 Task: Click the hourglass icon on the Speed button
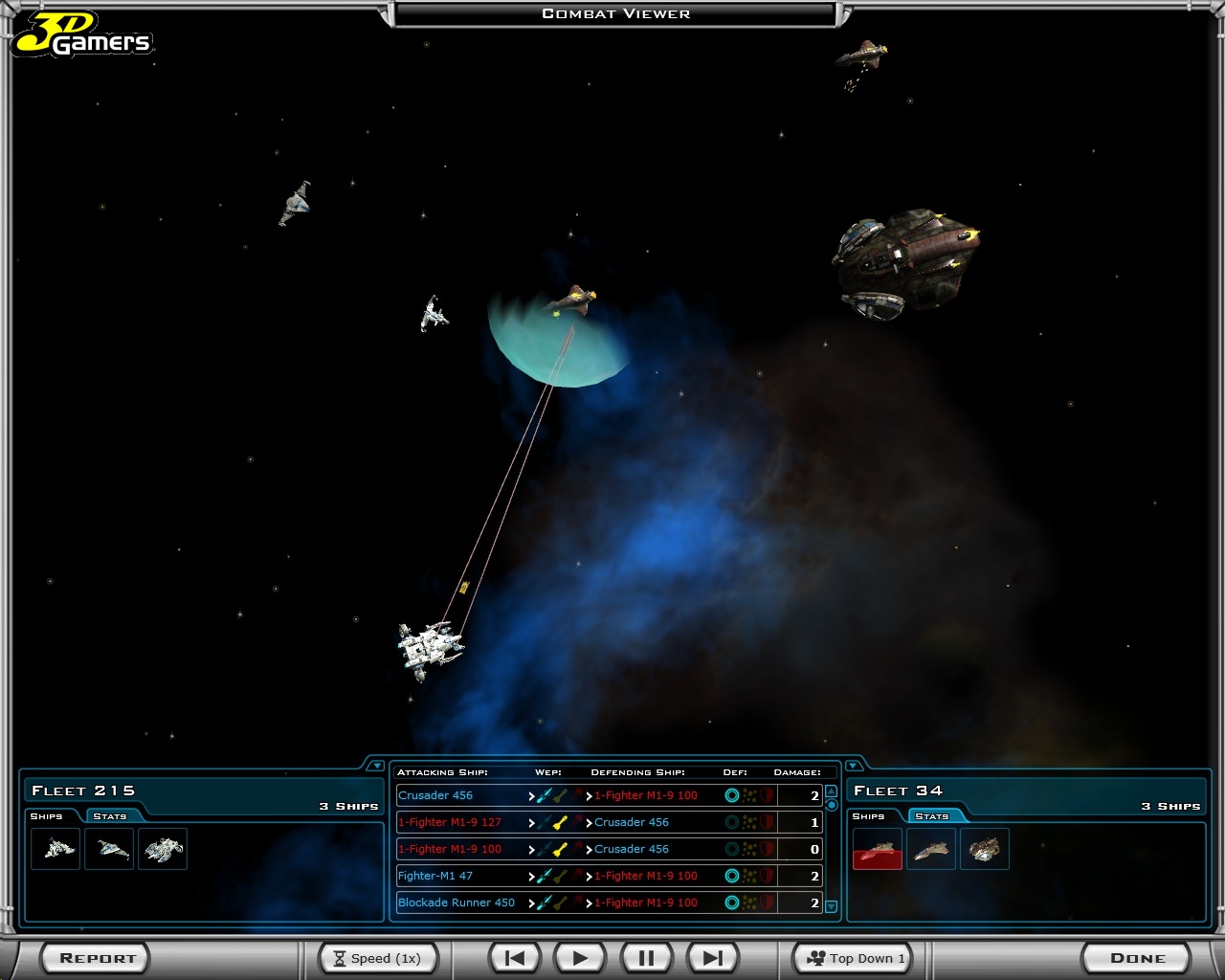click(341, 957)
